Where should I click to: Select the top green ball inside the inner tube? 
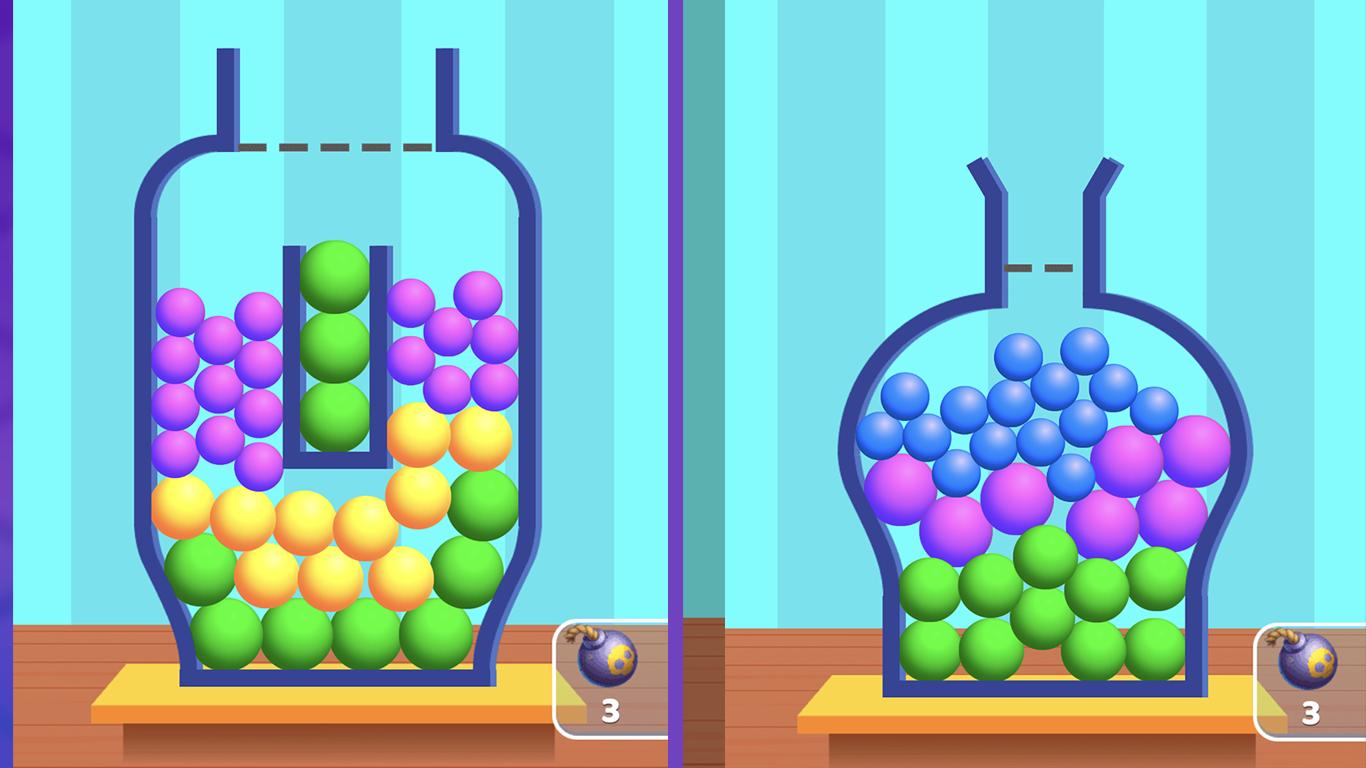335,273
